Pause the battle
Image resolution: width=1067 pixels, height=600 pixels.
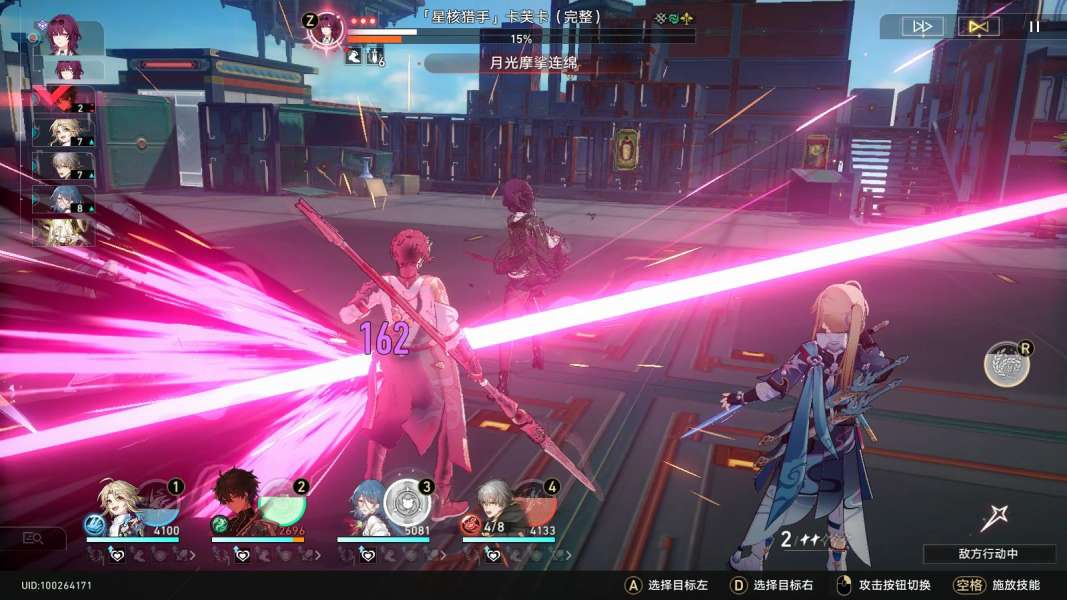(1034, 27)
